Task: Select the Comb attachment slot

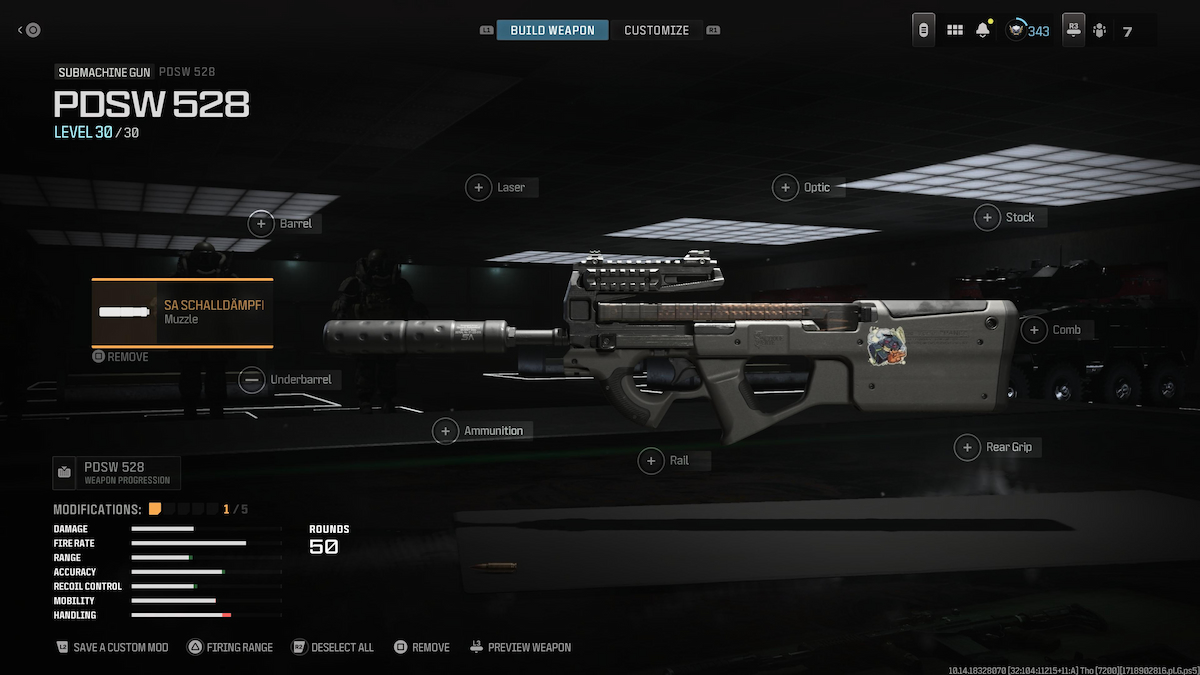Action: tap(1053, 330)
